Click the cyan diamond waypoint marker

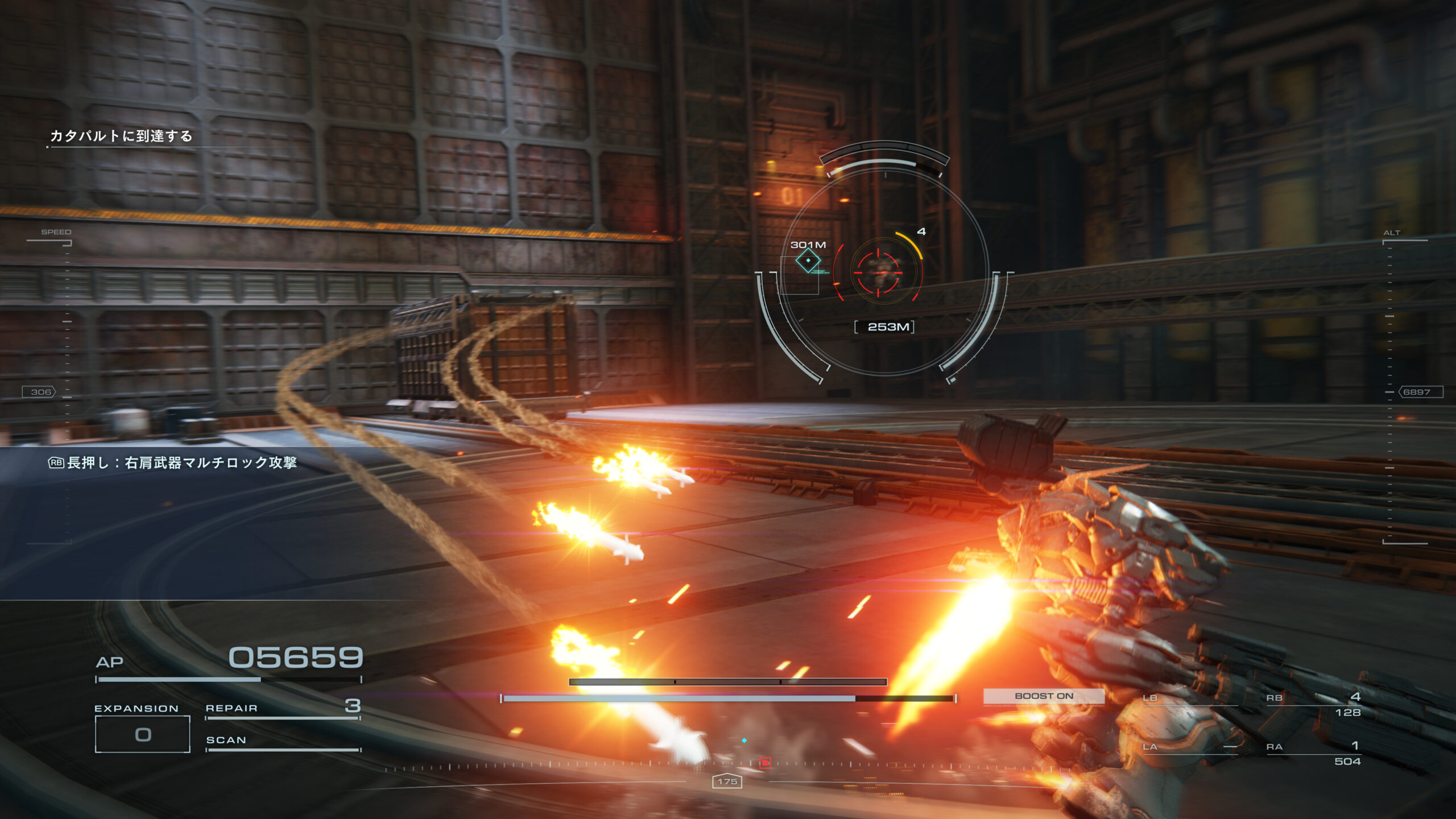pos(808,261)
